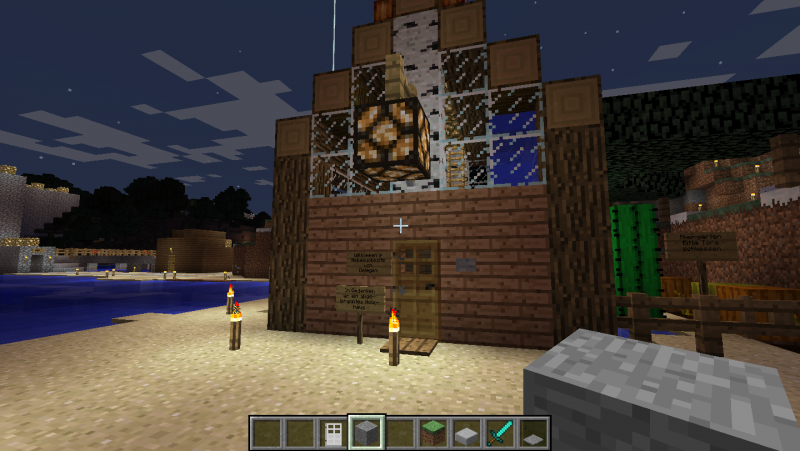Choose the grass block in the hotbar
Screen dimensions: 800x451
tap(433, 432)
